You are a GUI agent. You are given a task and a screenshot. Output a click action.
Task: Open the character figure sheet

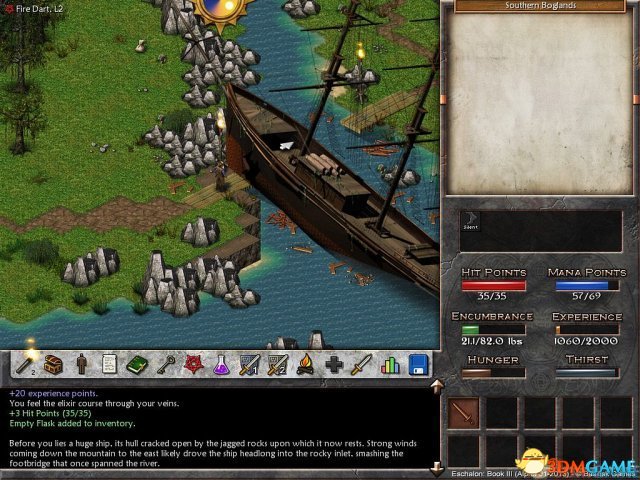pyautogui.click(x=81, y=365)
